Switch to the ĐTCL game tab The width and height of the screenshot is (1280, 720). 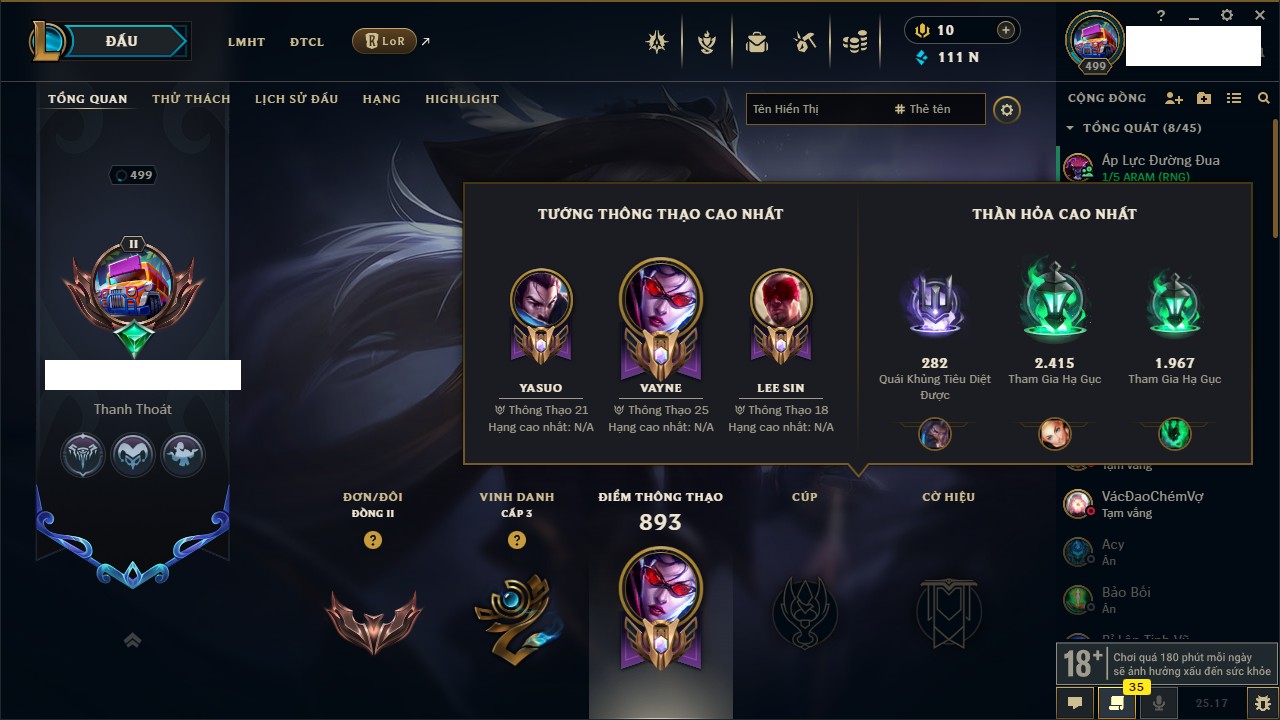[x=307, y=42]
